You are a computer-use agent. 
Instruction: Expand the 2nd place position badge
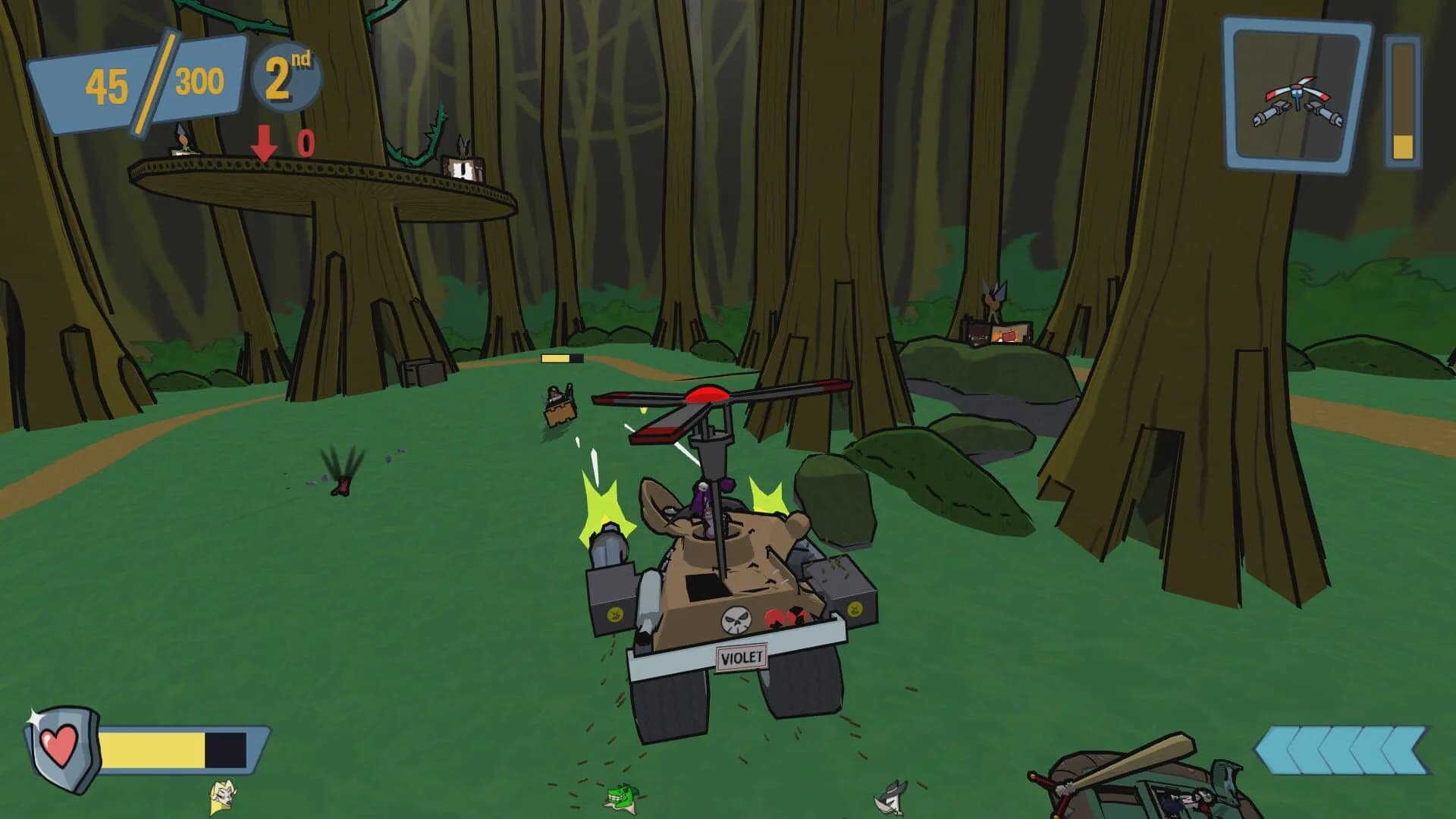286,76
